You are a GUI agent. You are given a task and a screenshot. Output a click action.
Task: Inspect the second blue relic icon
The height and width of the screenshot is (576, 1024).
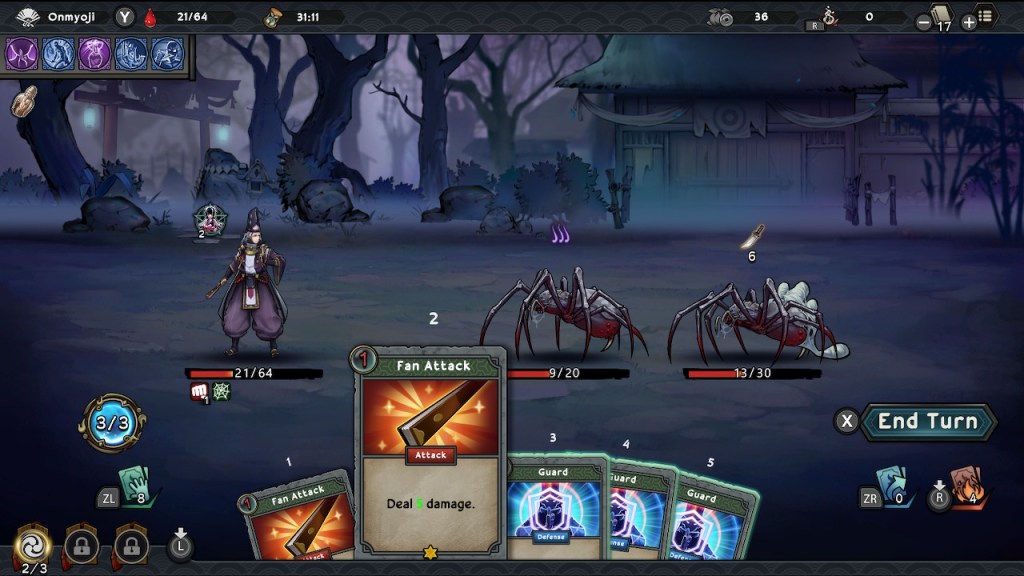tap(59, 53)
